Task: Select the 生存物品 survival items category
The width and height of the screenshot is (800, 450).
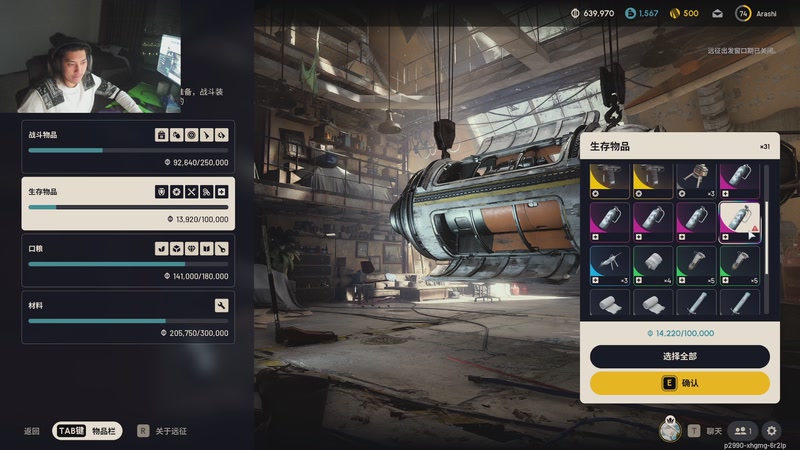Action: pyautogui.click(x=128, y=203)
